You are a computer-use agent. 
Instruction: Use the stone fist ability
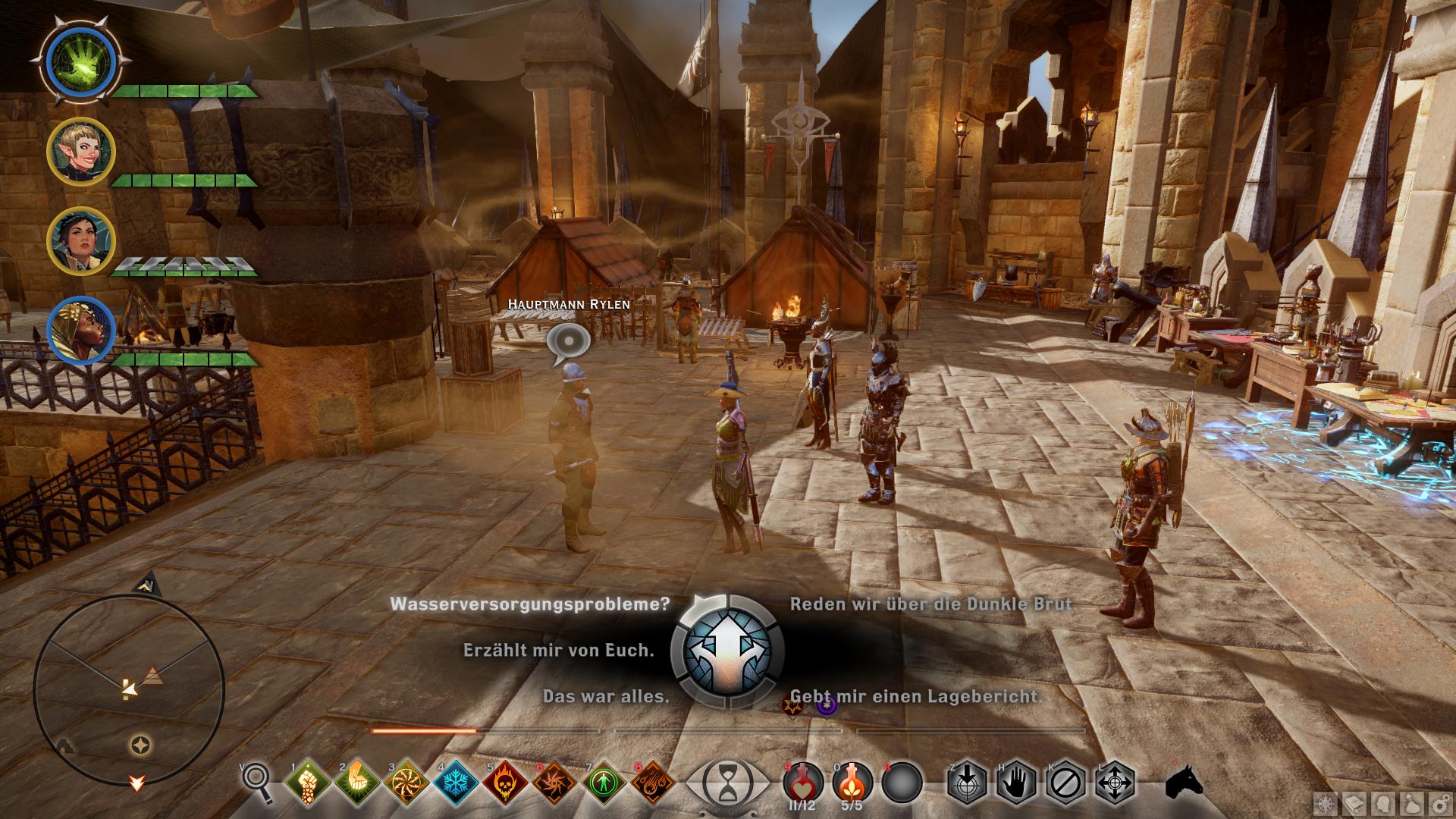(307, 783)
